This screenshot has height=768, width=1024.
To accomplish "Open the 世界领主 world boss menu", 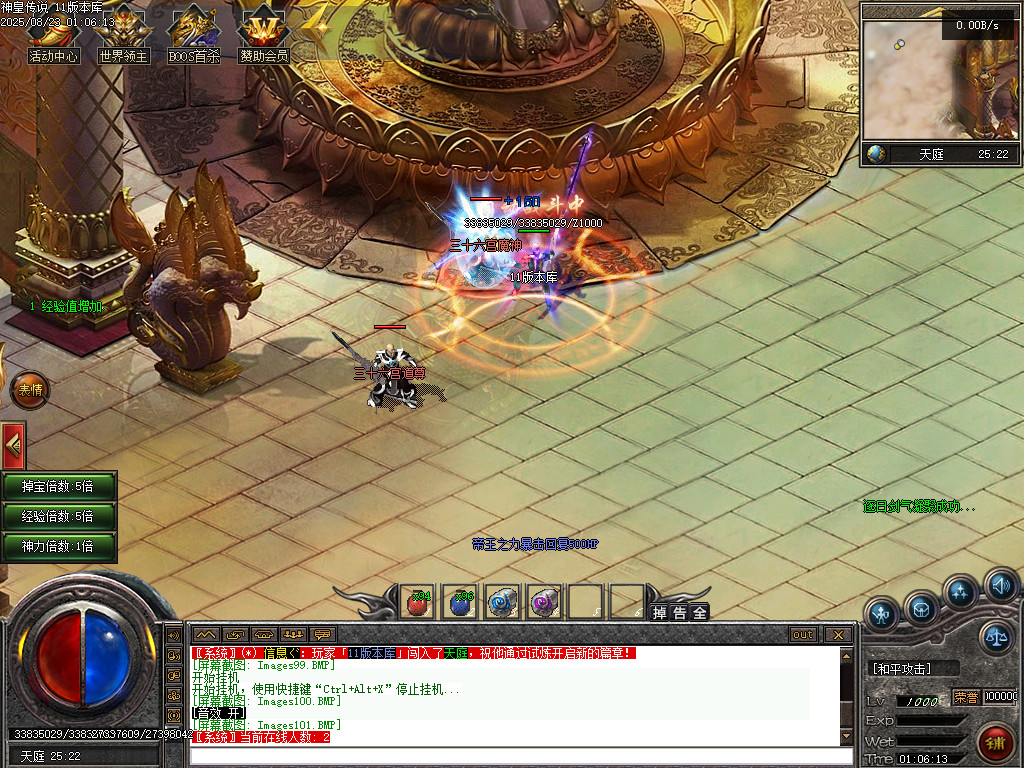I will (123, 38).
